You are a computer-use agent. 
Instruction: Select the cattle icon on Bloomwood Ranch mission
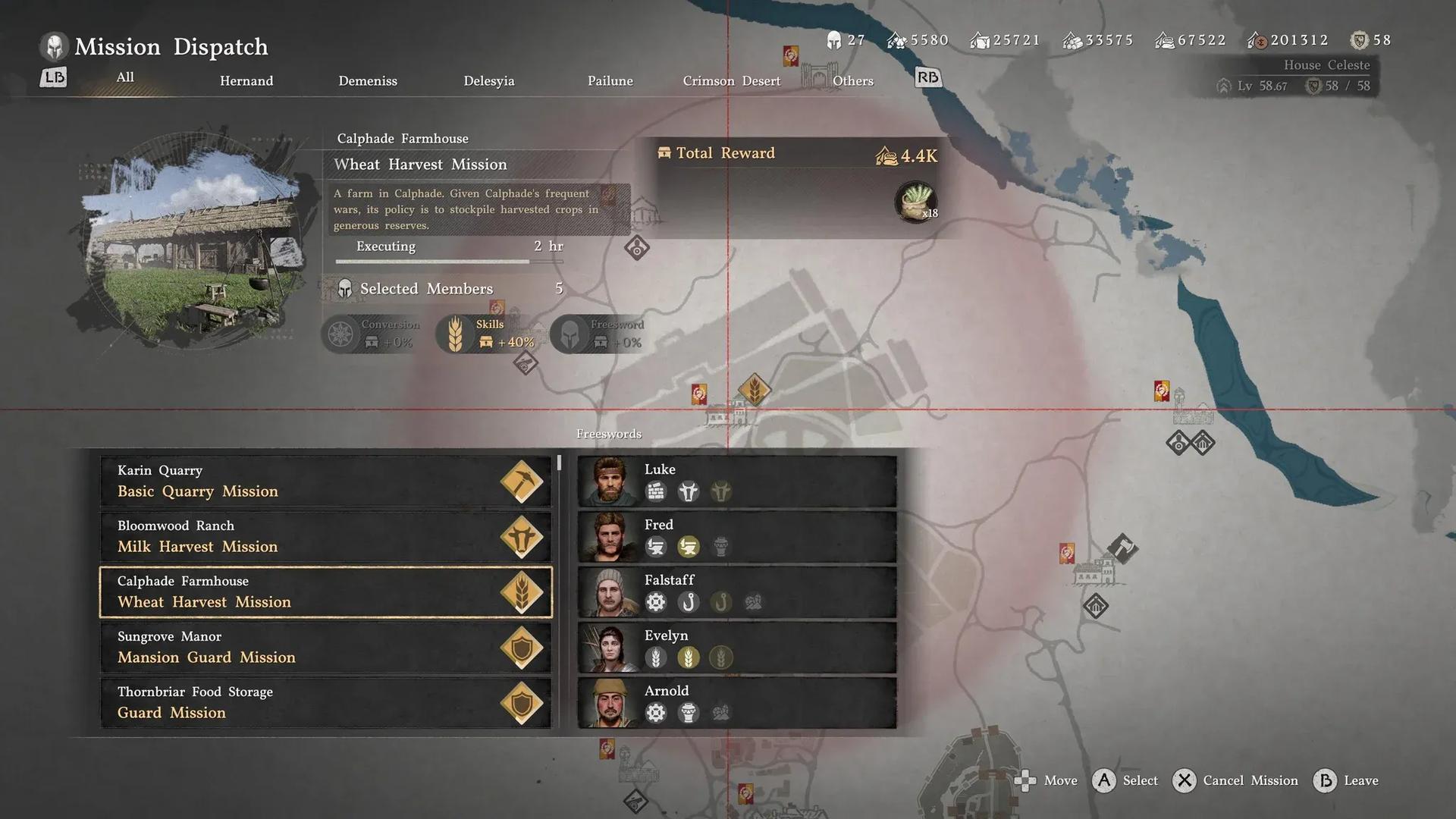click(522, 536)
